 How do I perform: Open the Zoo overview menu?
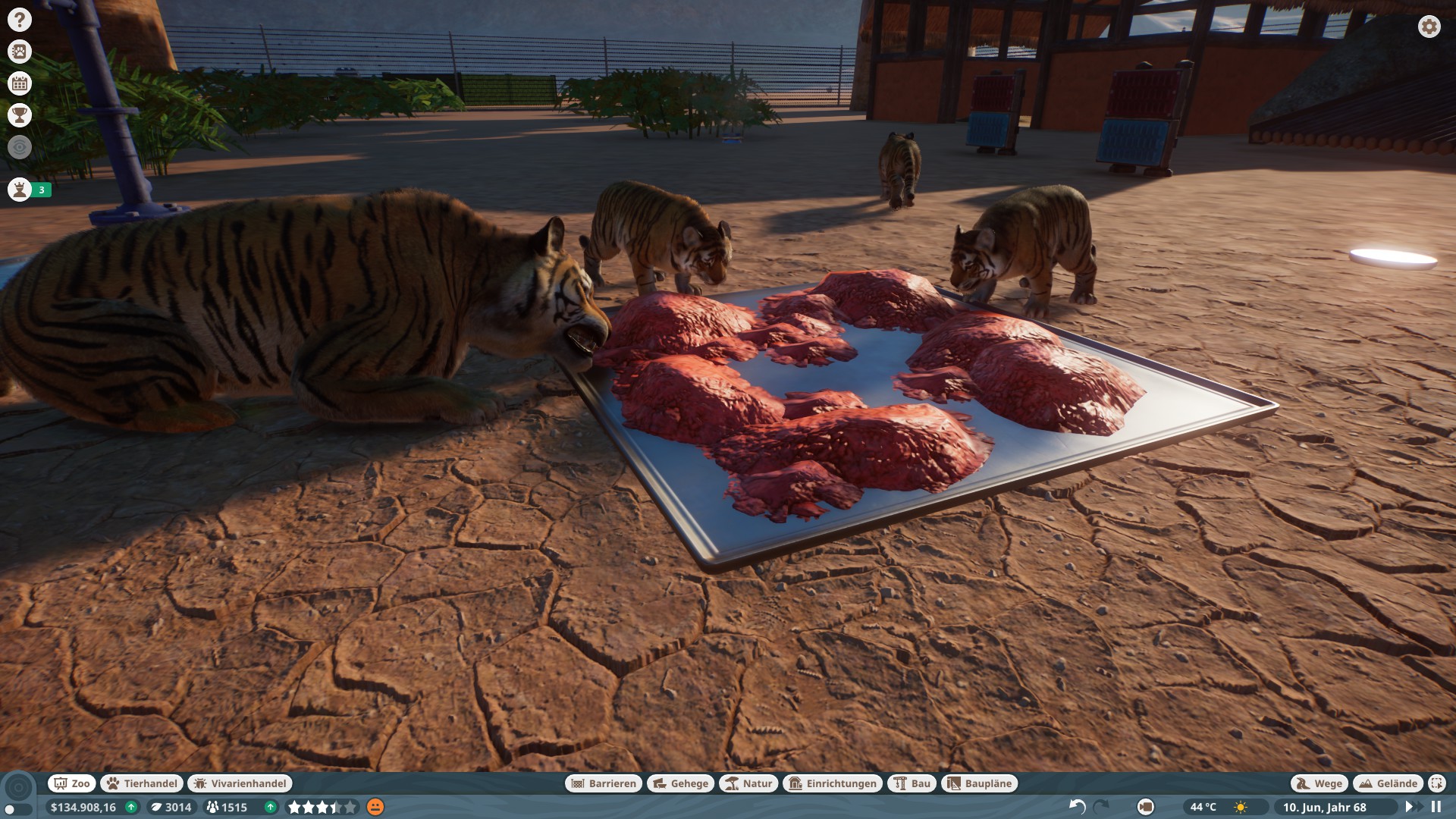tap(72, 783)
